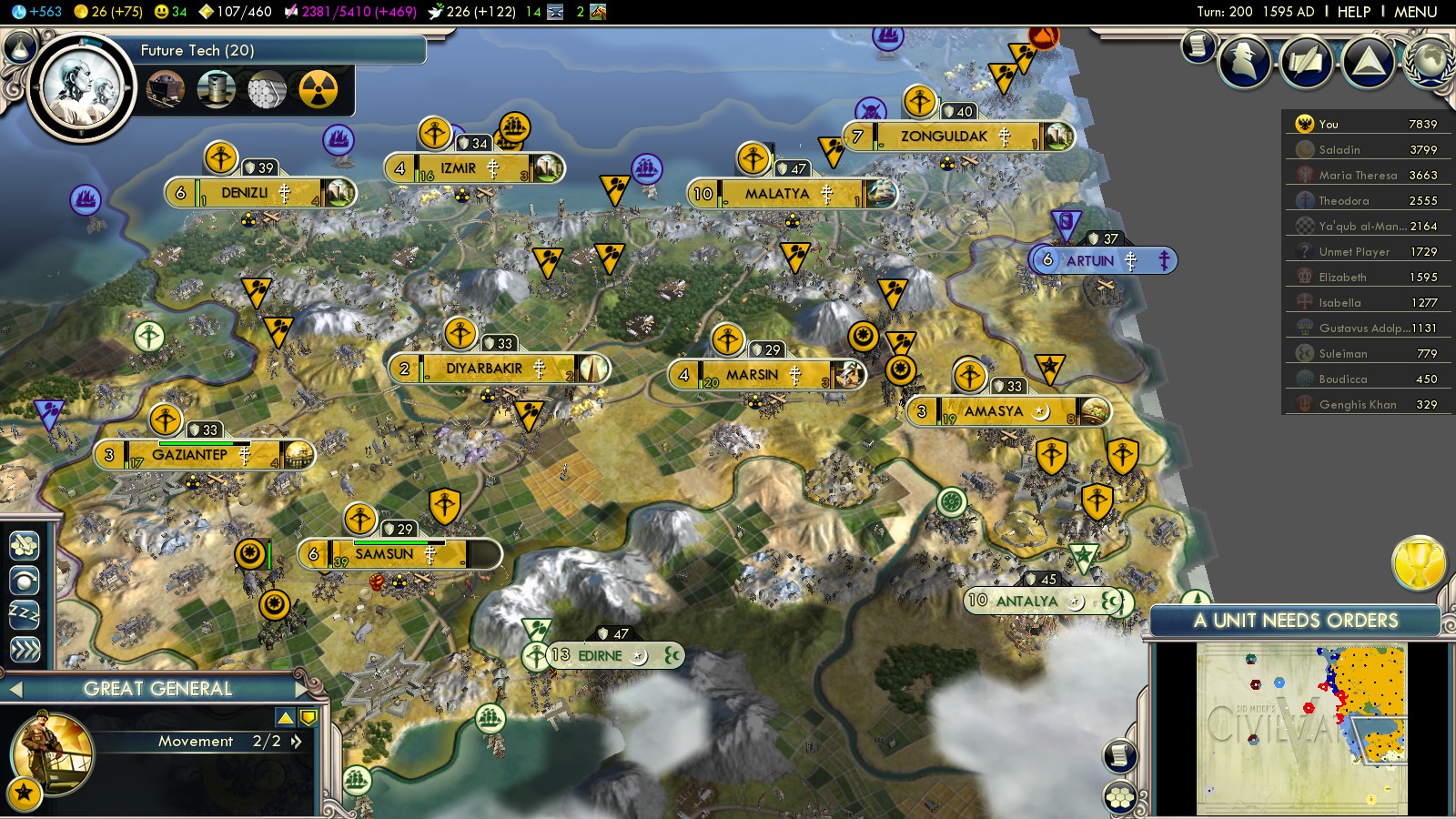
Task: Select the previous unit arrow beside Great General
Action: (x=15, y=689)
